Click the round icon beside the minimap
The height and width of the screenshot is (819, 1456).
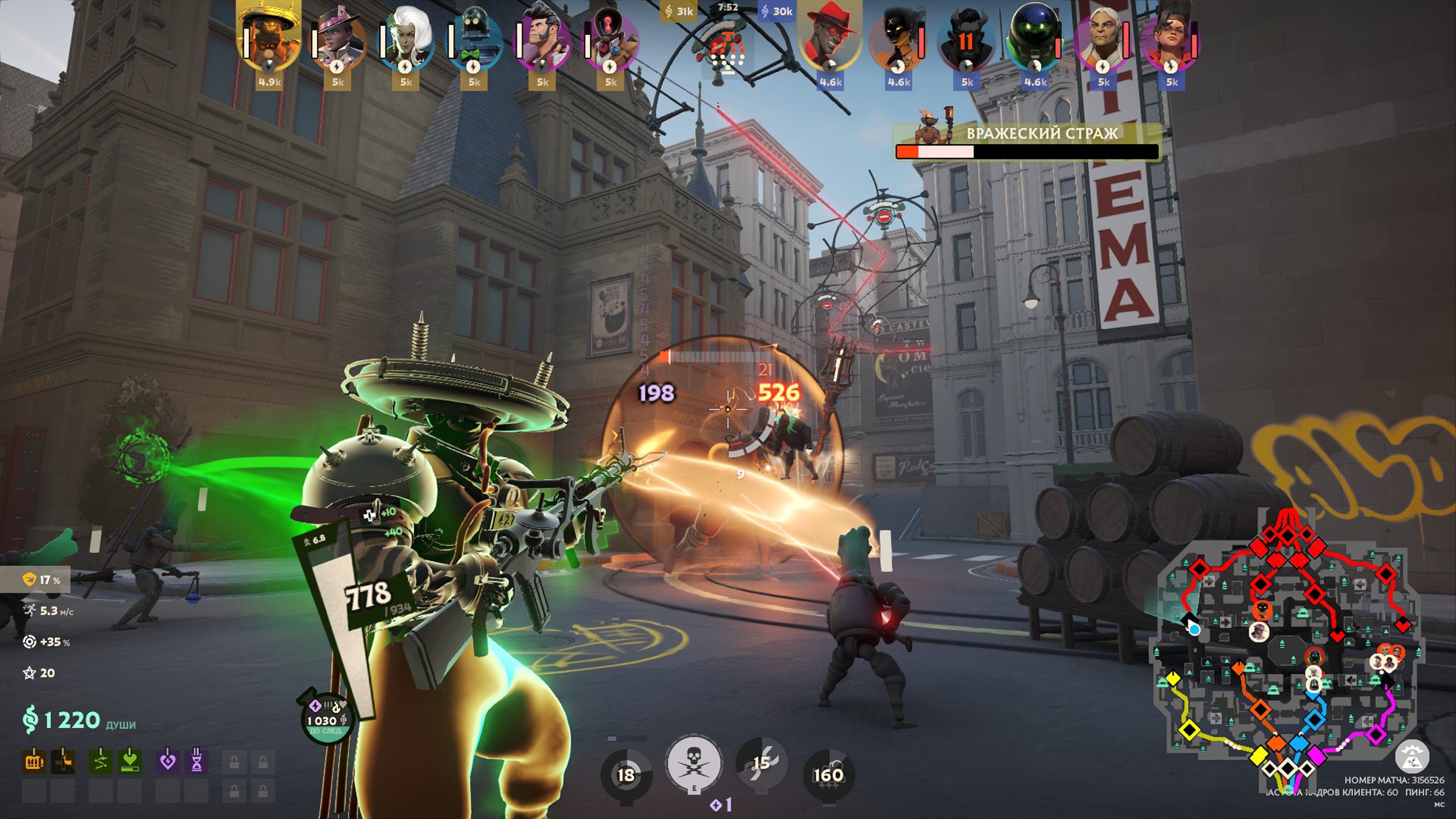1412,756
